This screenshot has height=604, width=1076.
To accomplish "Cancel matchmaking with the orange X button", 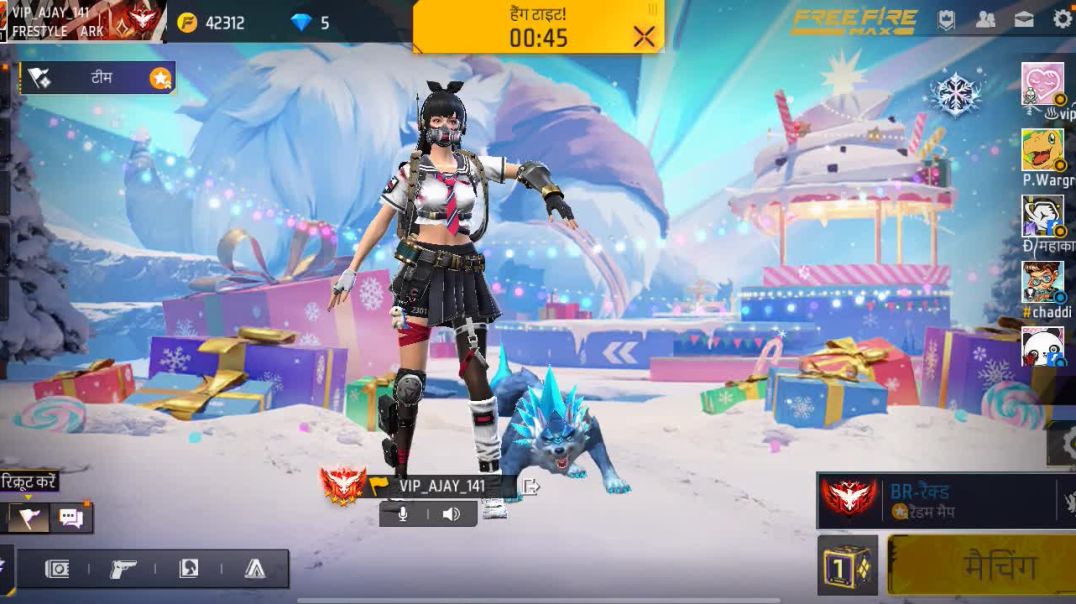I will (644, 37).
